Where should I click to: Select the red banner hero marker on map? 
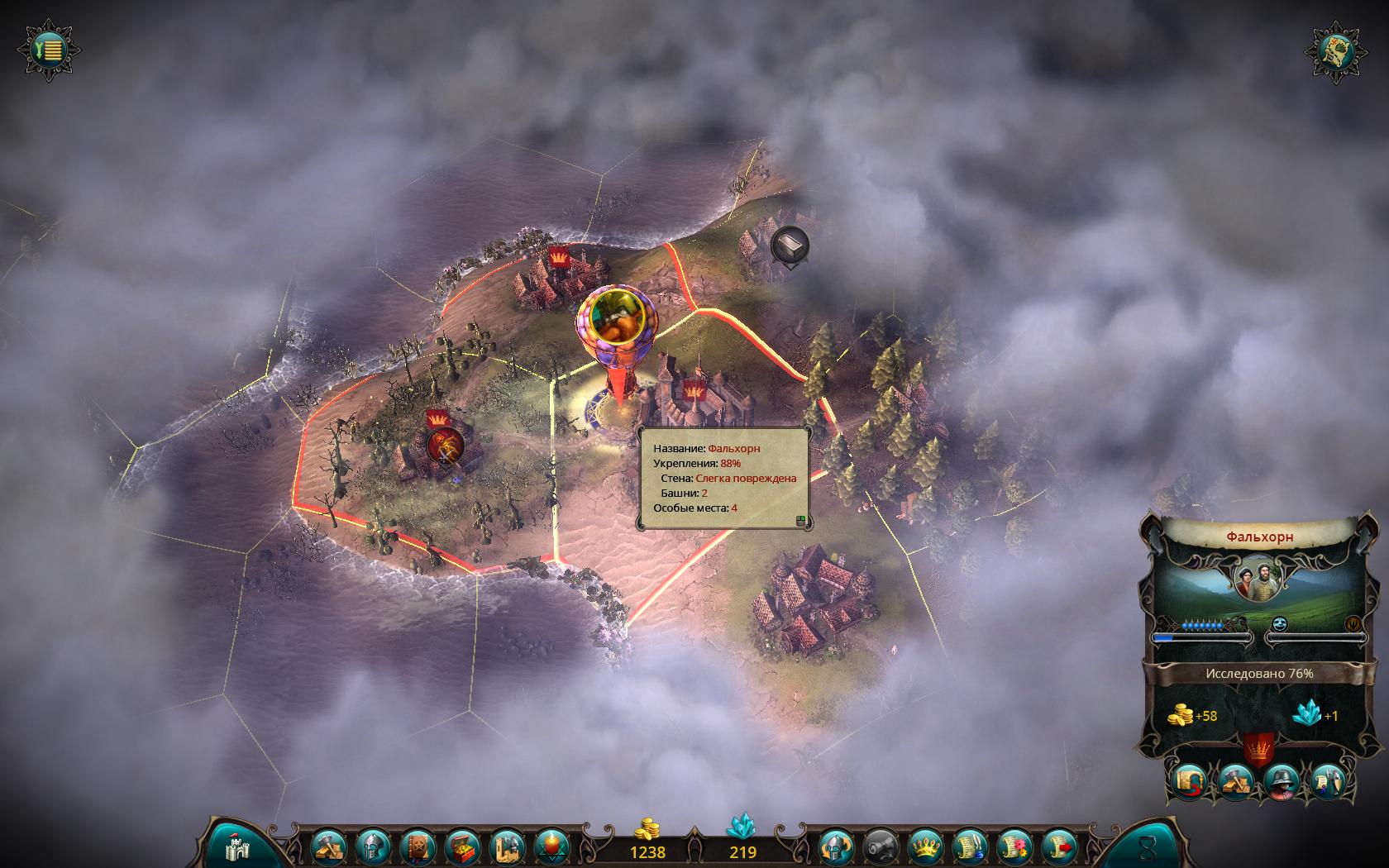click(445, 444)
